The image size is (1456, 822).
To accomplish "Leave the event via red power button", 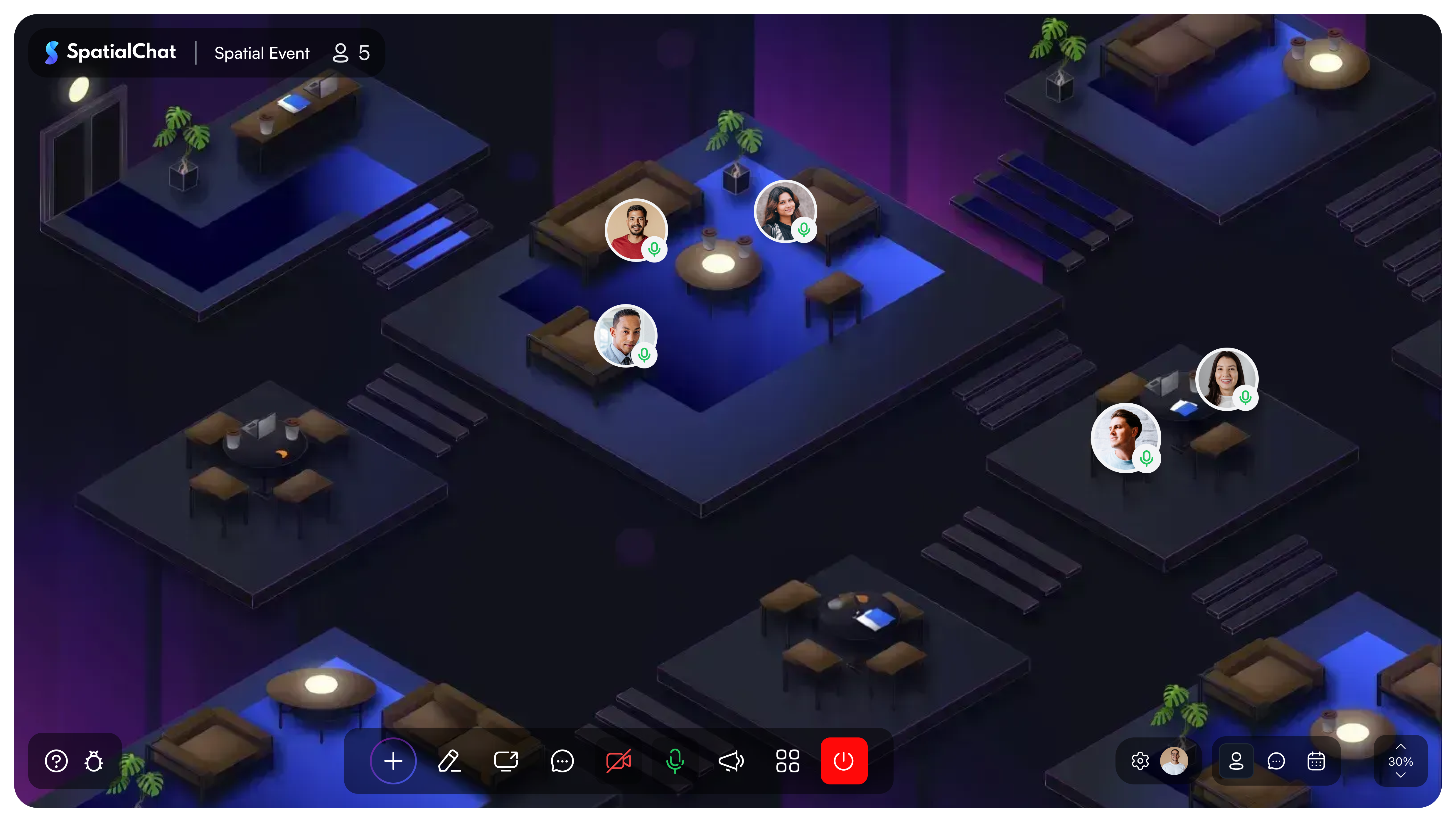I will click(843, 761).
